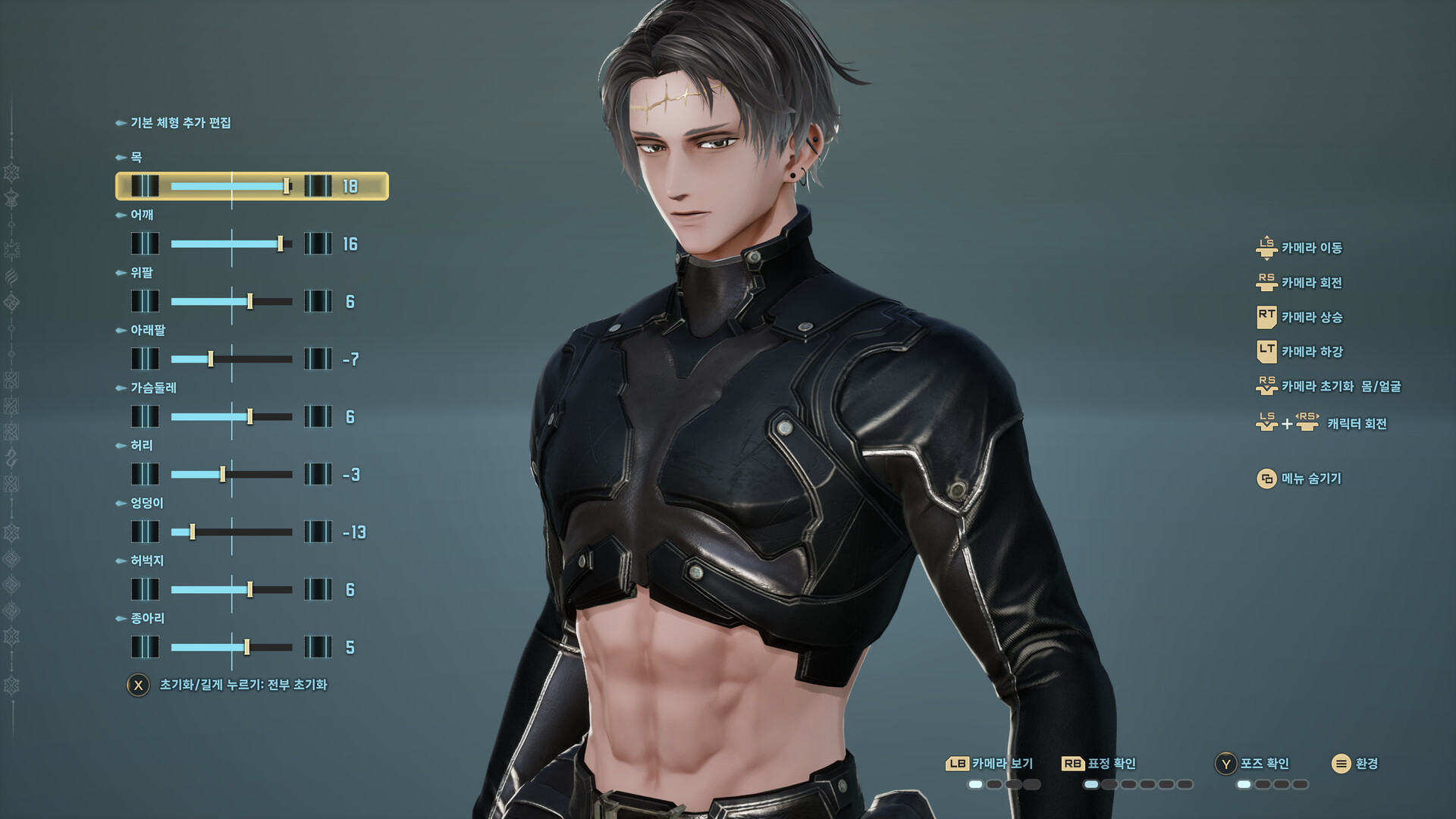
Task: Click the 환경 hamburger menu icon
Action: pos(1340,763)
